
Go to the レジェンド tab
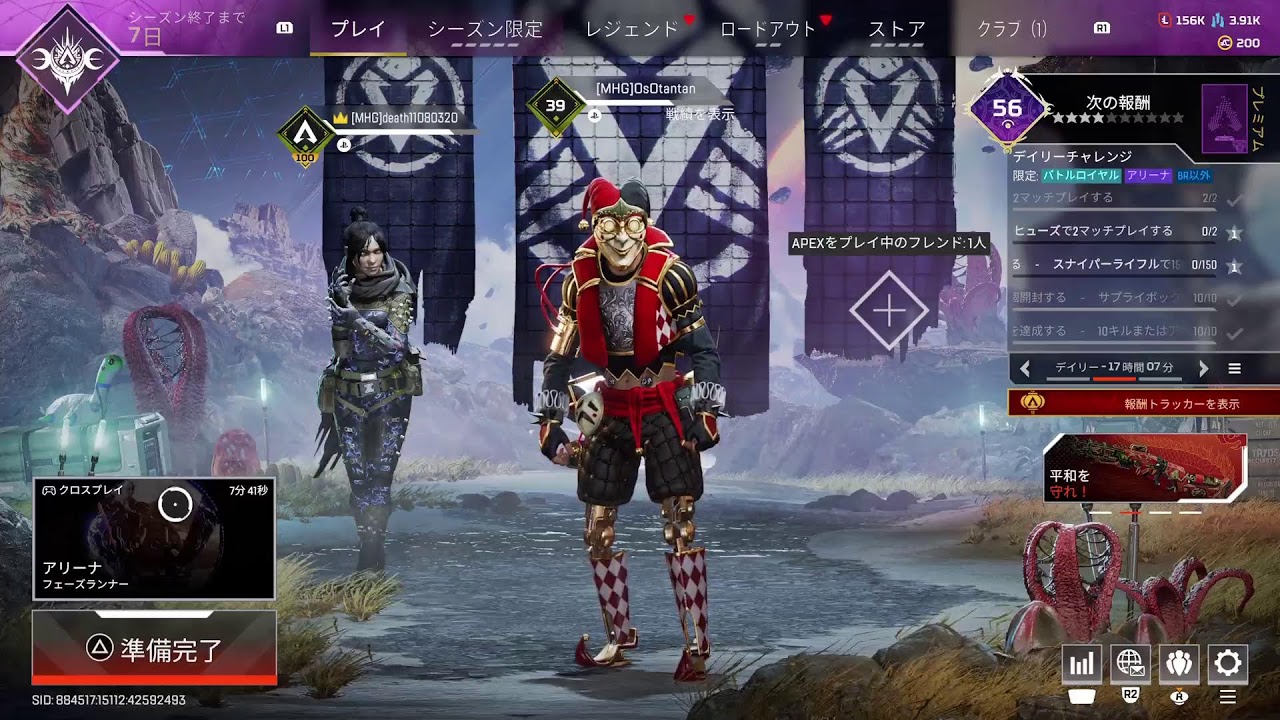tap(632, 29)
